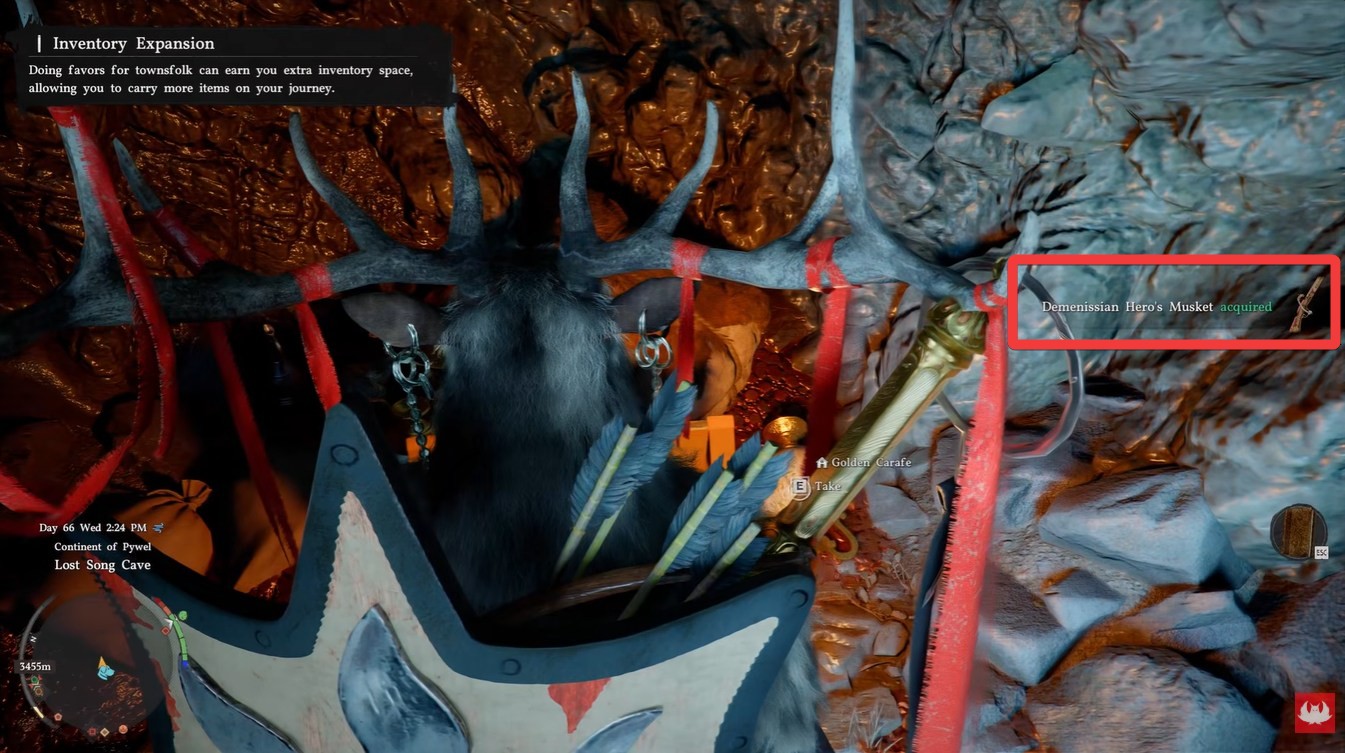Click the red bat channel logo
The width and height of the screenshot is (1345, 753).
(x=1315, y=712)
